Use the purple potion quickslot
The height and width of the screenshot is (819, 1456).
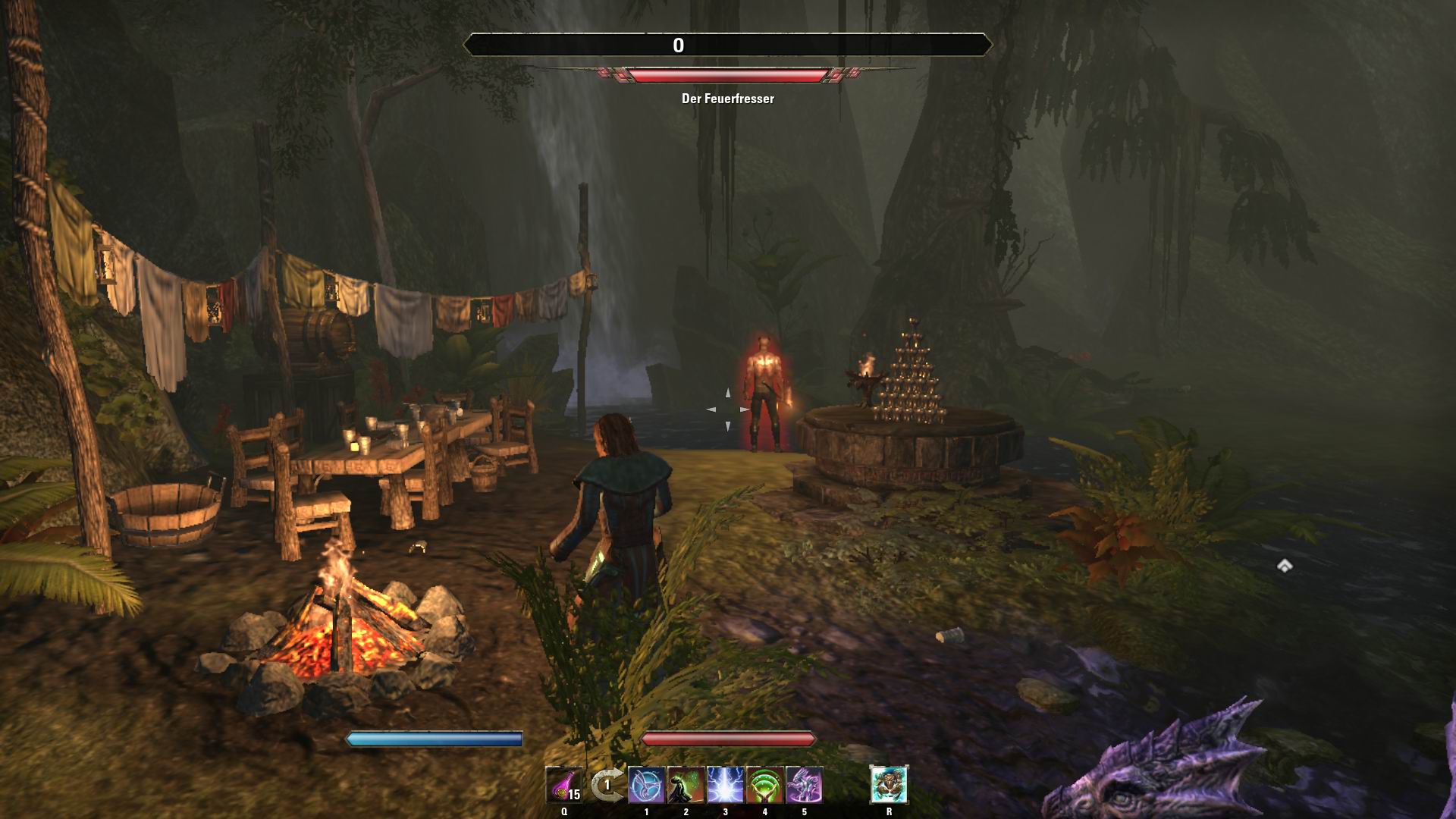coord(564,785)
